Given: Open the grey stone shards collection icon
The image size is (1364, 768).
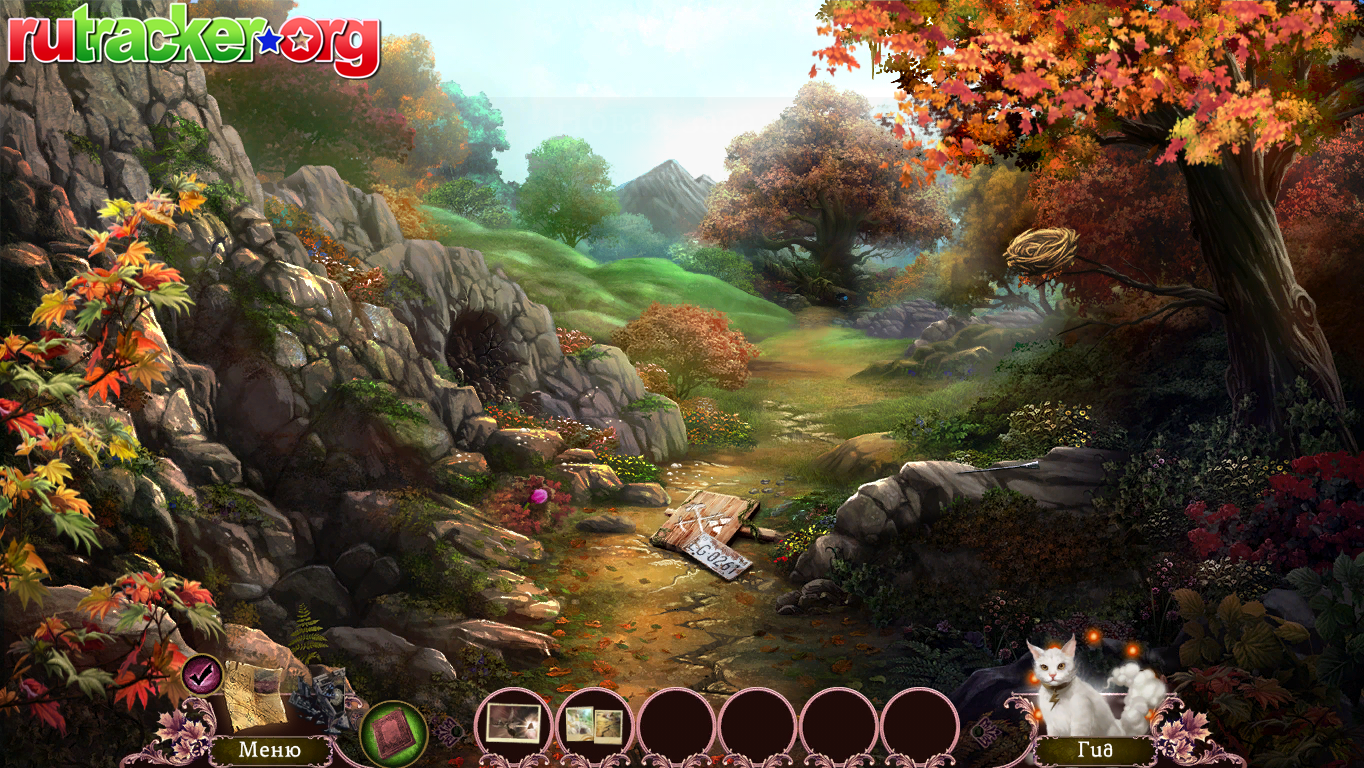Looking at the screenshot, I should pos(323,691).
